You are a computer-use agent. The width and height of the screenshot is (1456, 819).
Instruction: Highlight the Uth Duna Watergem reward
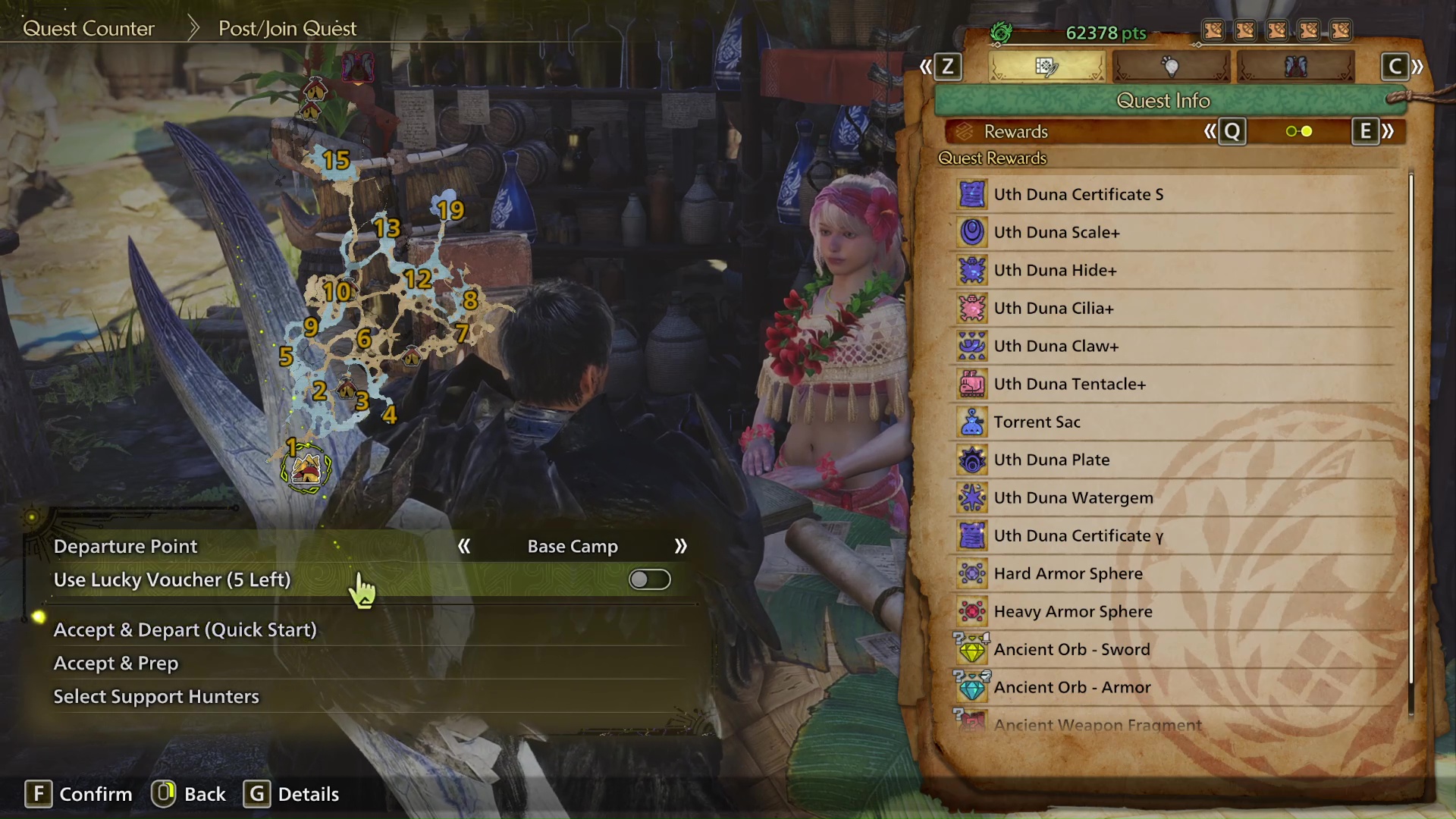point(1073,498)
